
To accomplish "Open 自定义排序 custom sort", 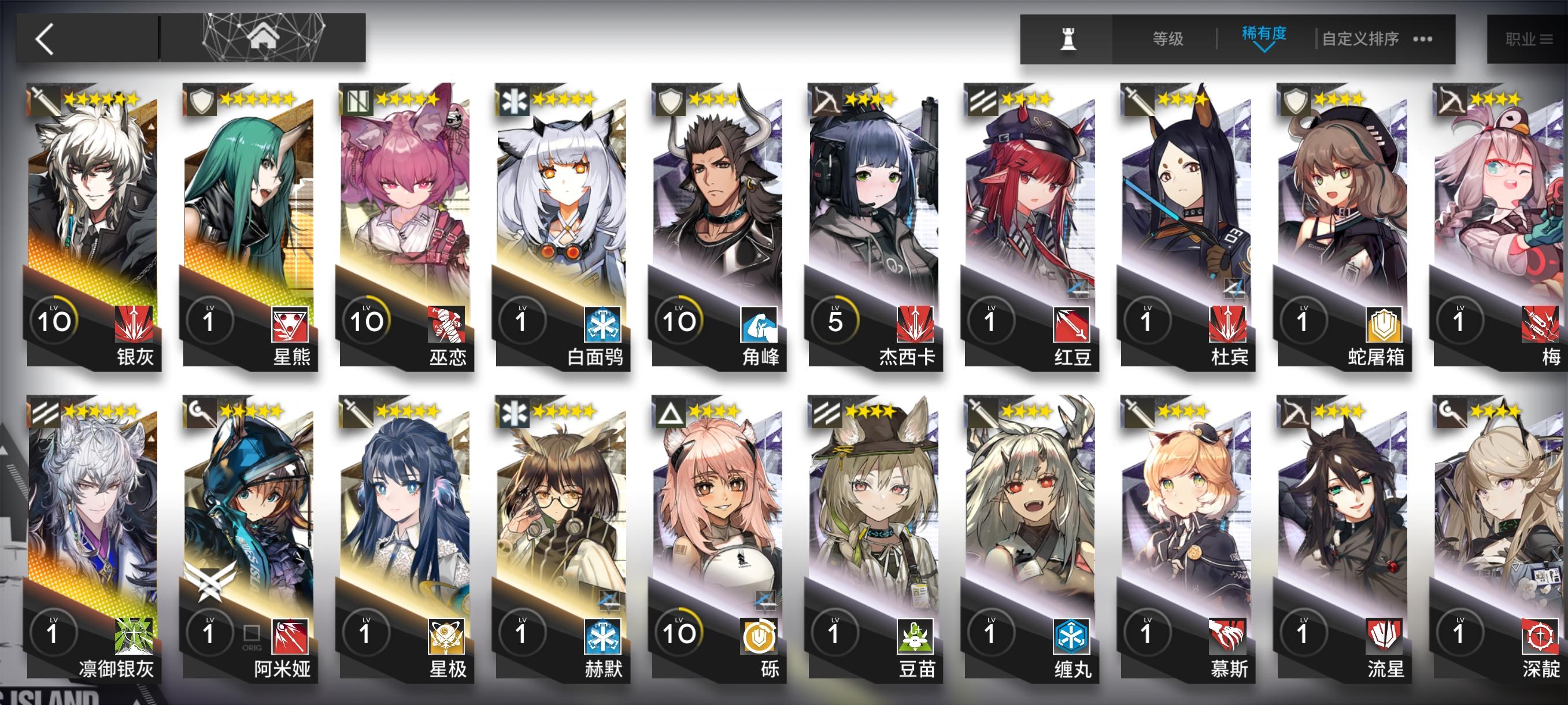I will [1360, 38].
